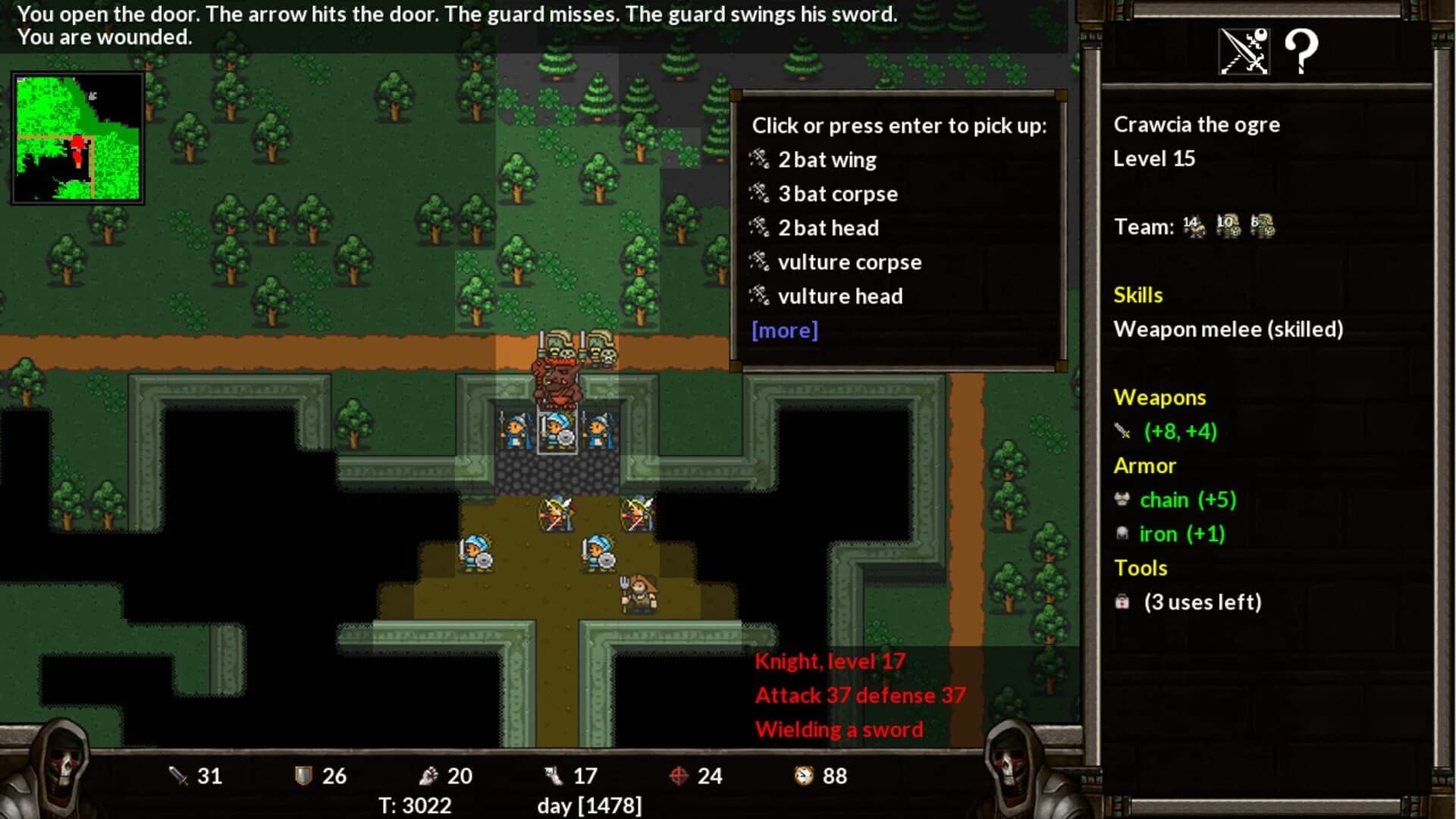Expand the [more] option in the pickup list
Image resolution: width=1456 pixels, height=819 pixels.
pos(784,331)
